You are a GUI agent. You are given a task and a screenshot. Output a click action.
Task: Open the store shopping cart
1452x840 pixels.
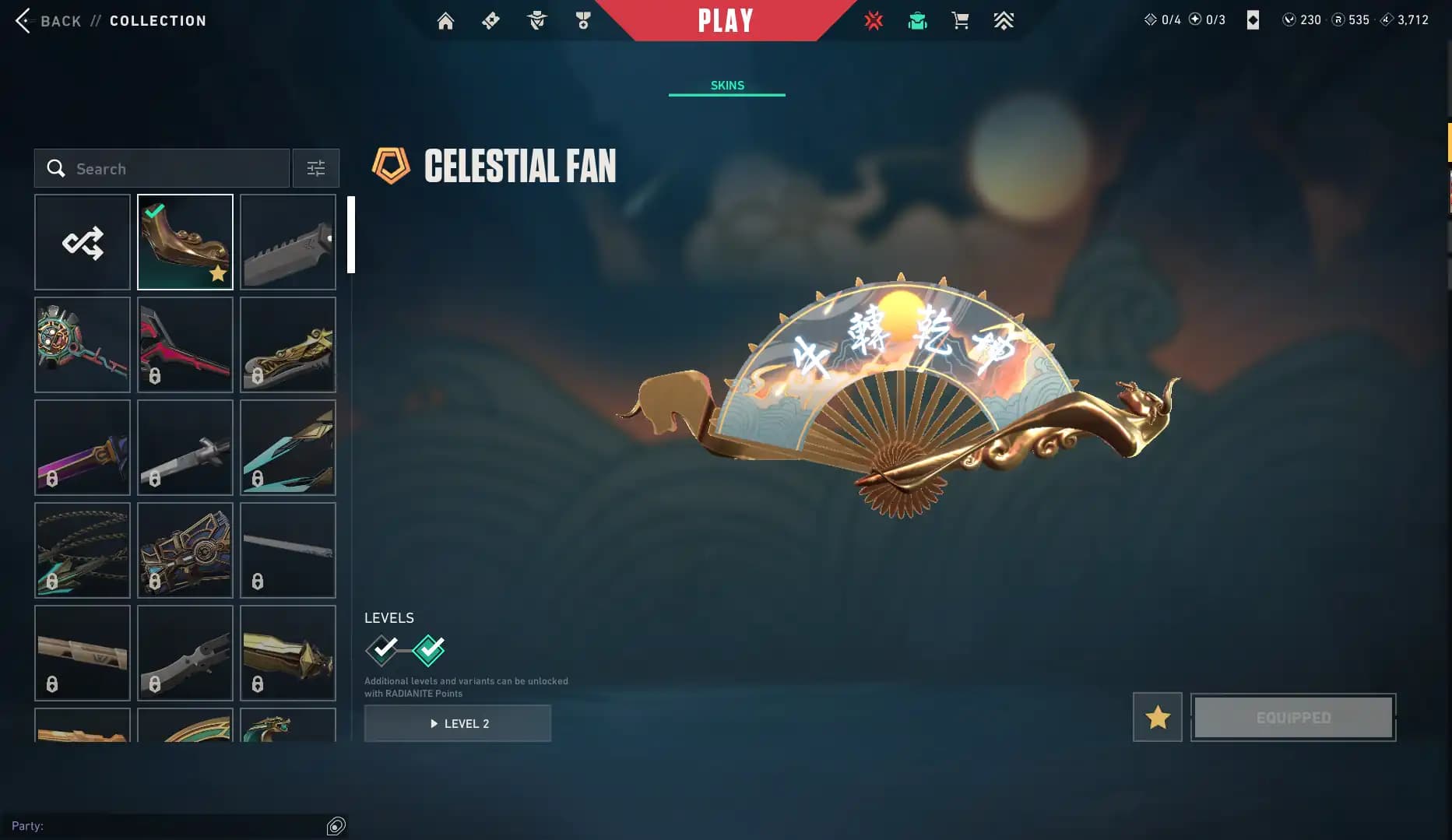coord(960,21)
